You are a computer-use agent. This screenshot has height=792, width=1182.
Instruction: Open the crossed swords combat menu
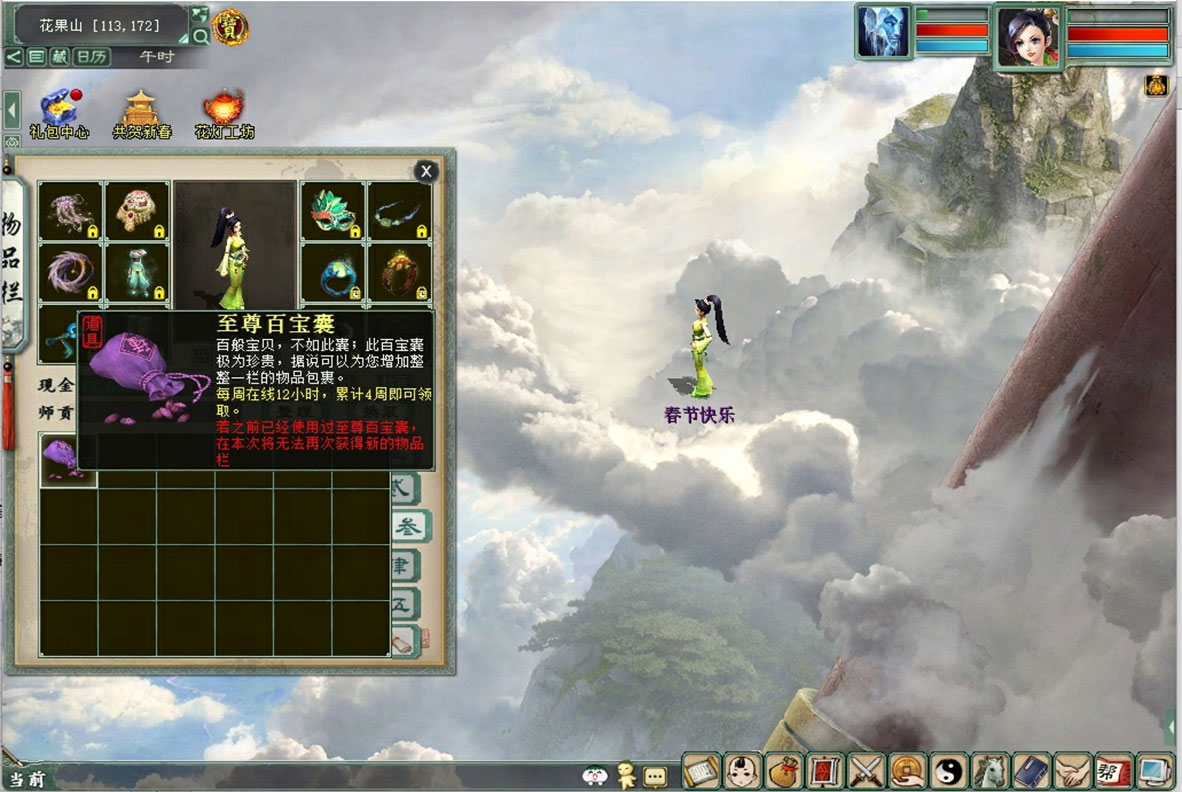coord(864,771)
